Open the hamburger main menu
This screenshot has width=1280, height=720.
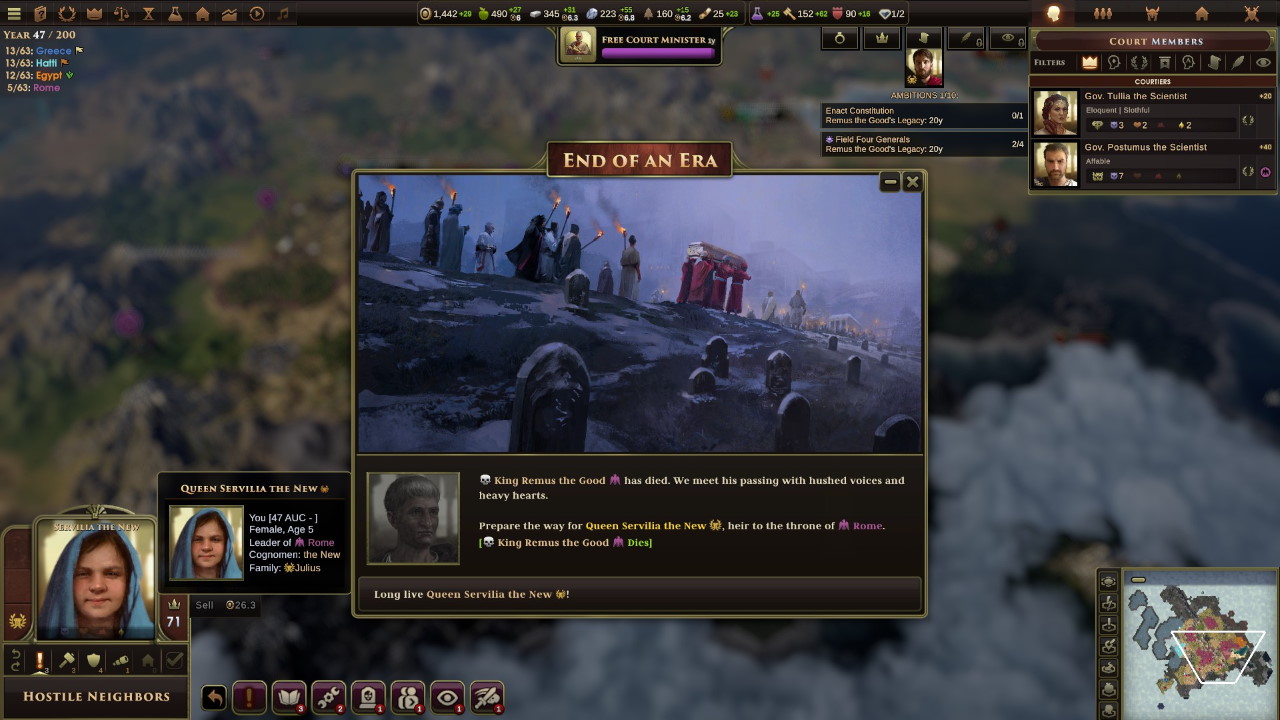tap(14, 14)
